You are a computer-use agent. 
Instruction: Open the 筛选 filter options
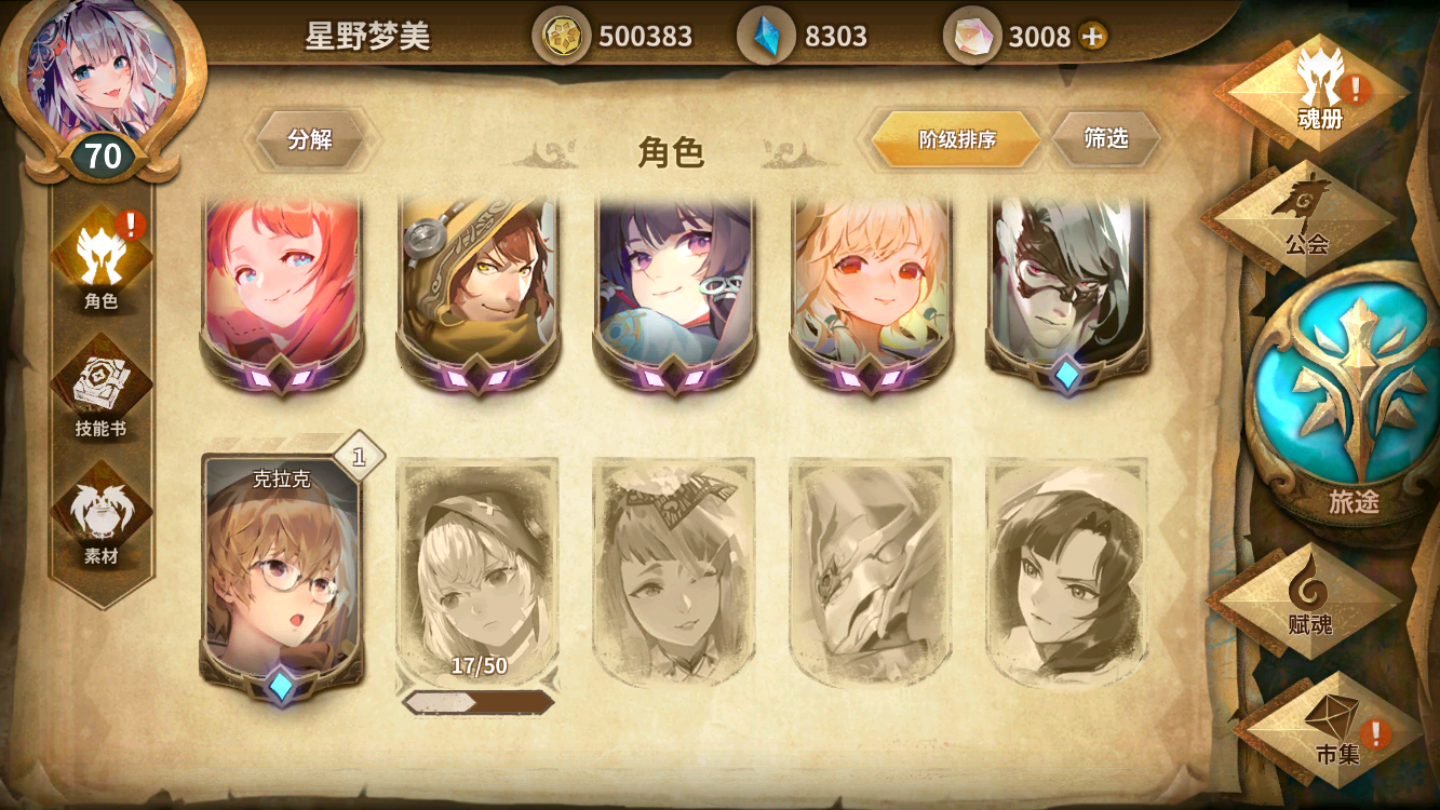point(1106,139)
